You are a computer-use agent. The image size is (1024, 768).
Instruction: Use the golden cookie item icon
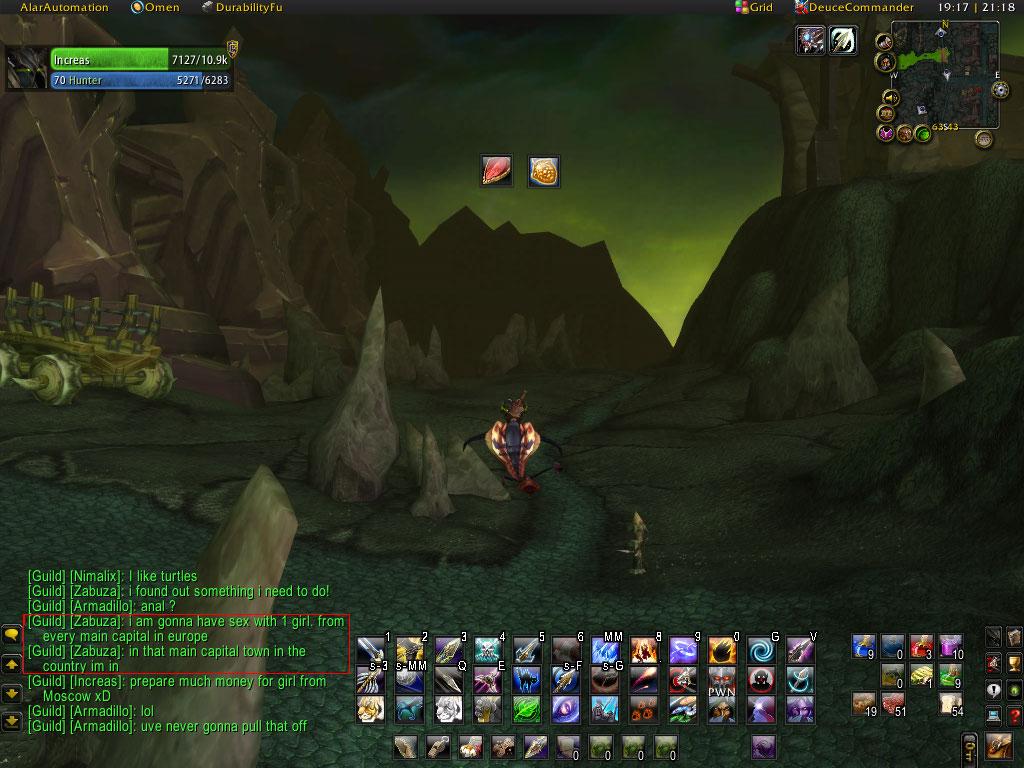pos(543,171)
